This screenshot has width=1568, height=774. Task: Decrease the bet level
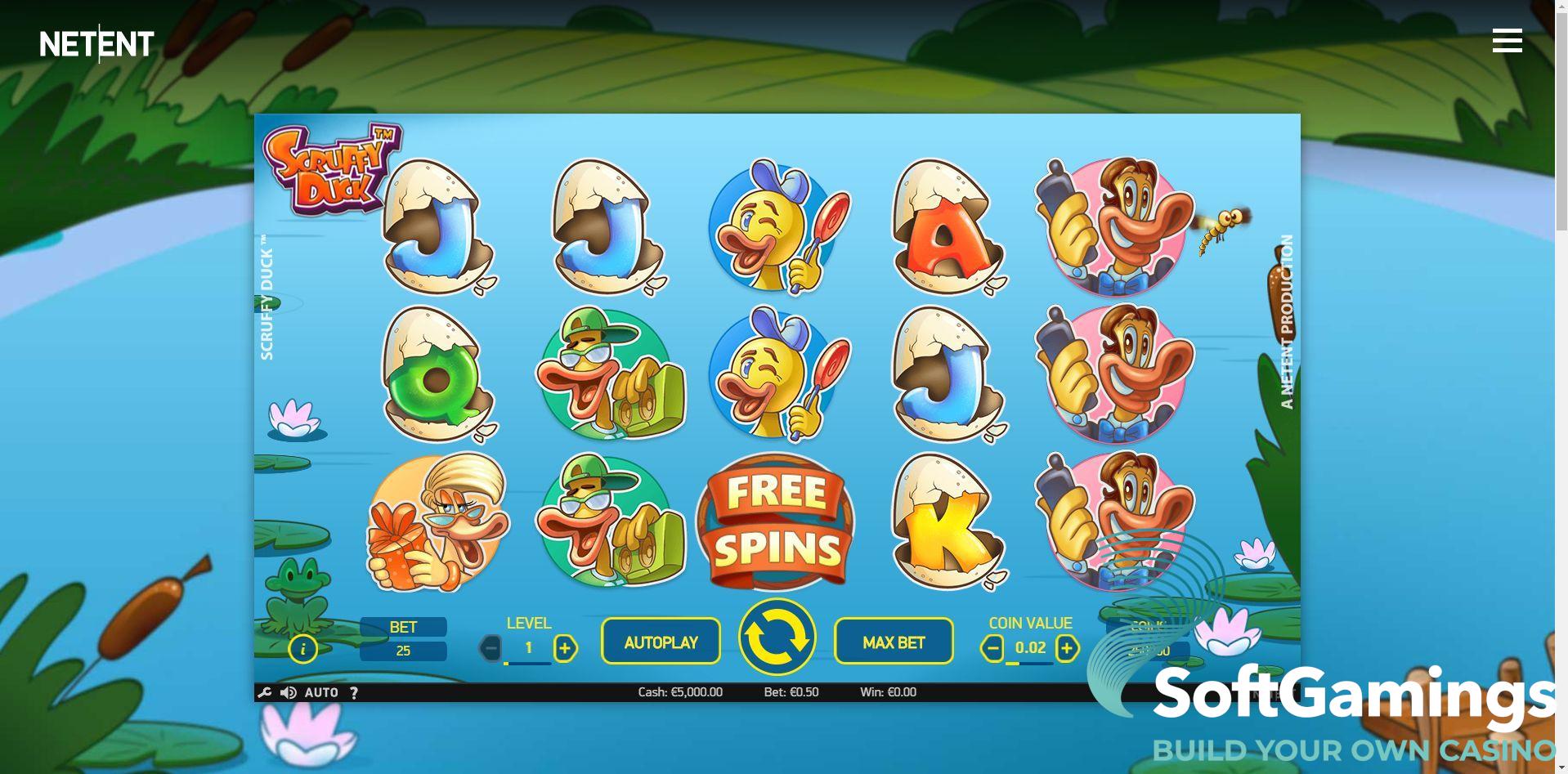491,649
